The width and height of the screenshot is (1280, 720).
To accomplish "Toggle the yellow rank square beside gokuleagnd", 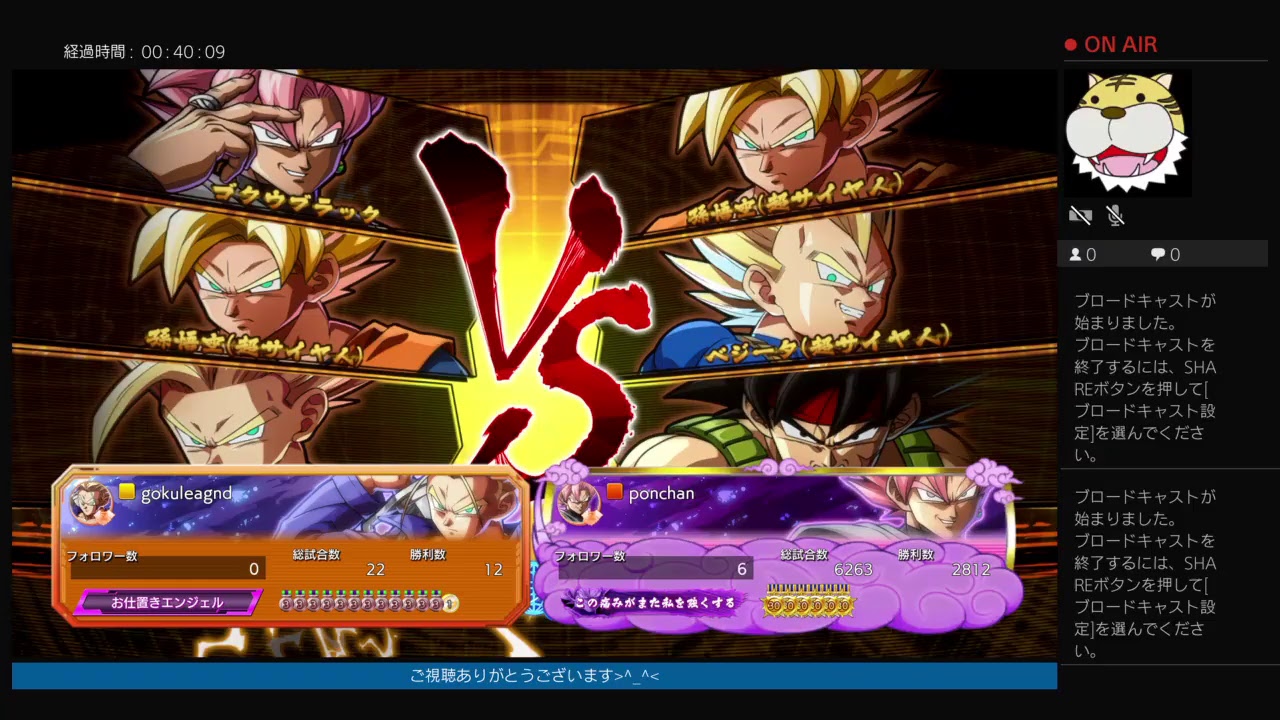I will (x=126, y=492).
